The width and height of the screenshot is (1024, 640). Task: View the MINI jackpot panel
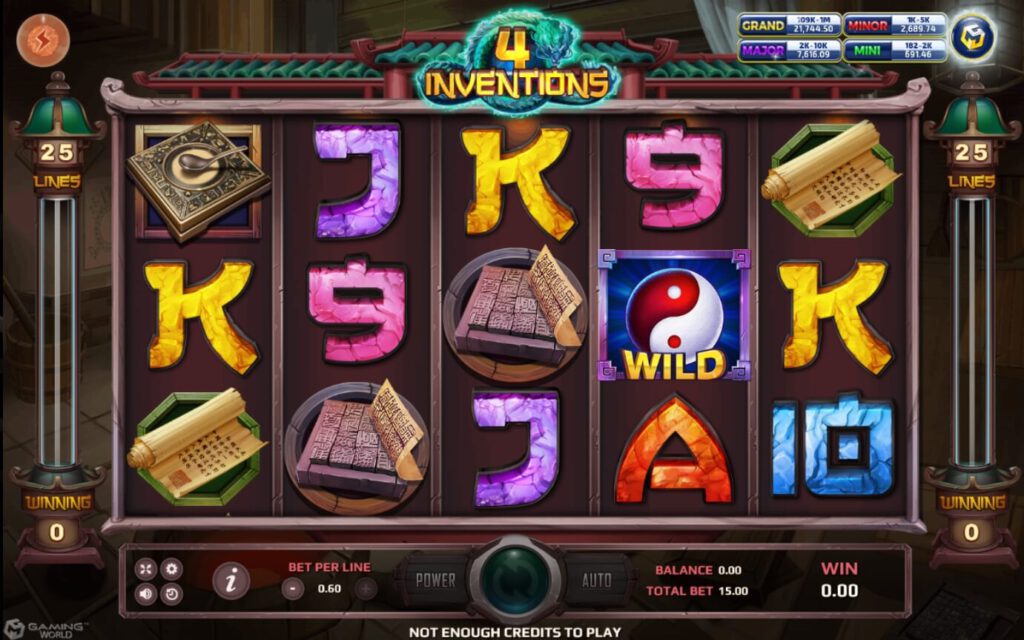(x=894, y=49)
